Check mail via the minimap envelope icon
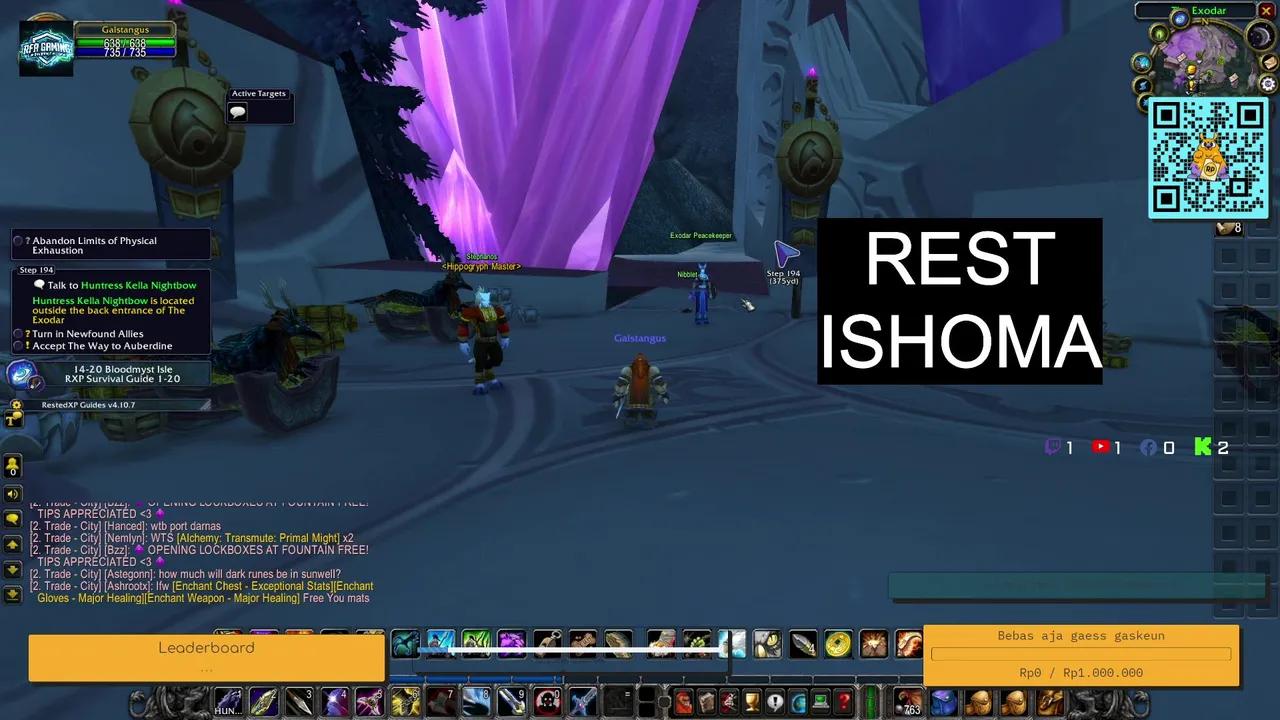The height and width of the screenshot is (720, 1280). tap(1268, 62)
